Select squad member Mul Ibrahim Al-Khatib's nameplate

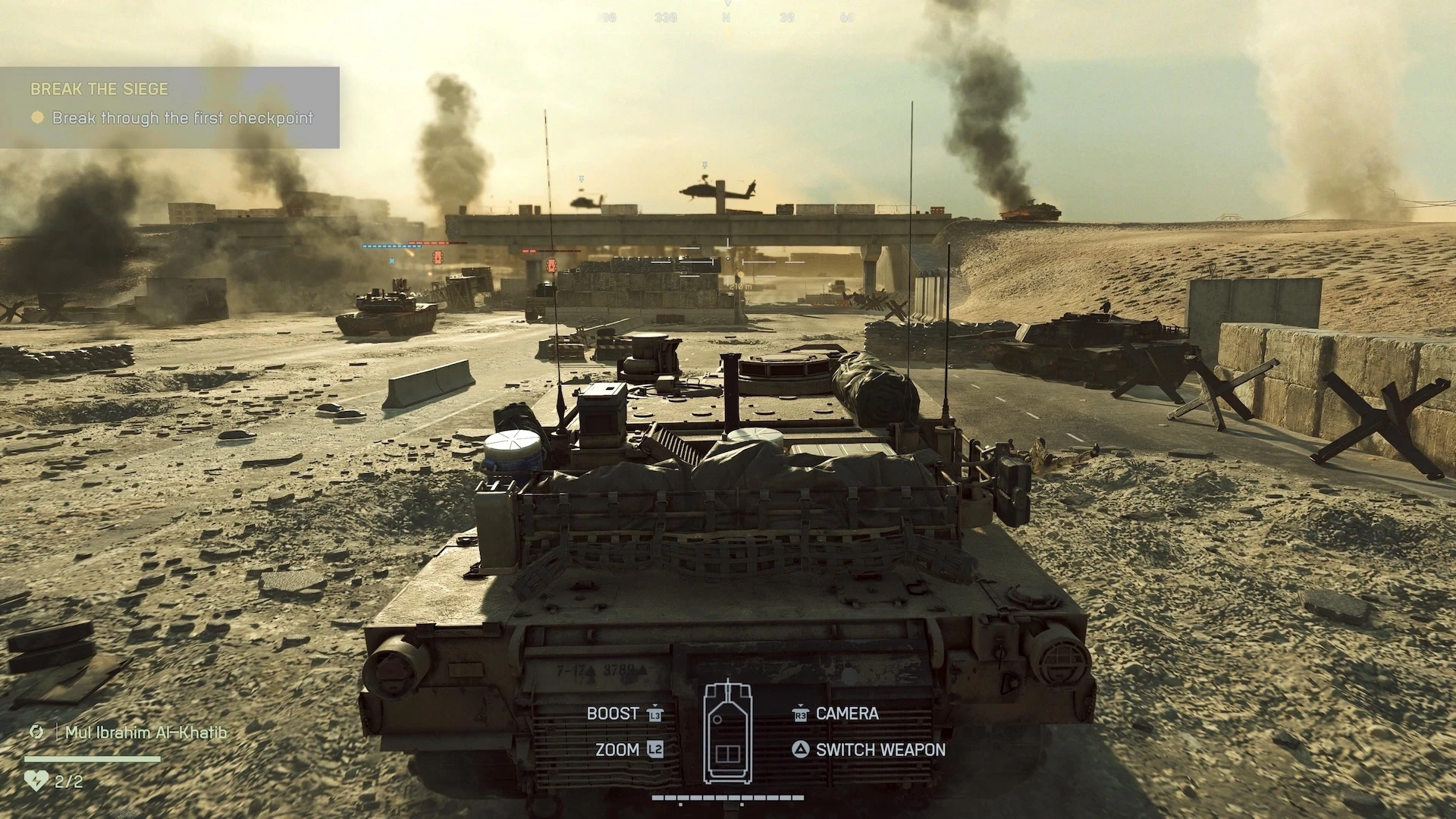point(146,733)
